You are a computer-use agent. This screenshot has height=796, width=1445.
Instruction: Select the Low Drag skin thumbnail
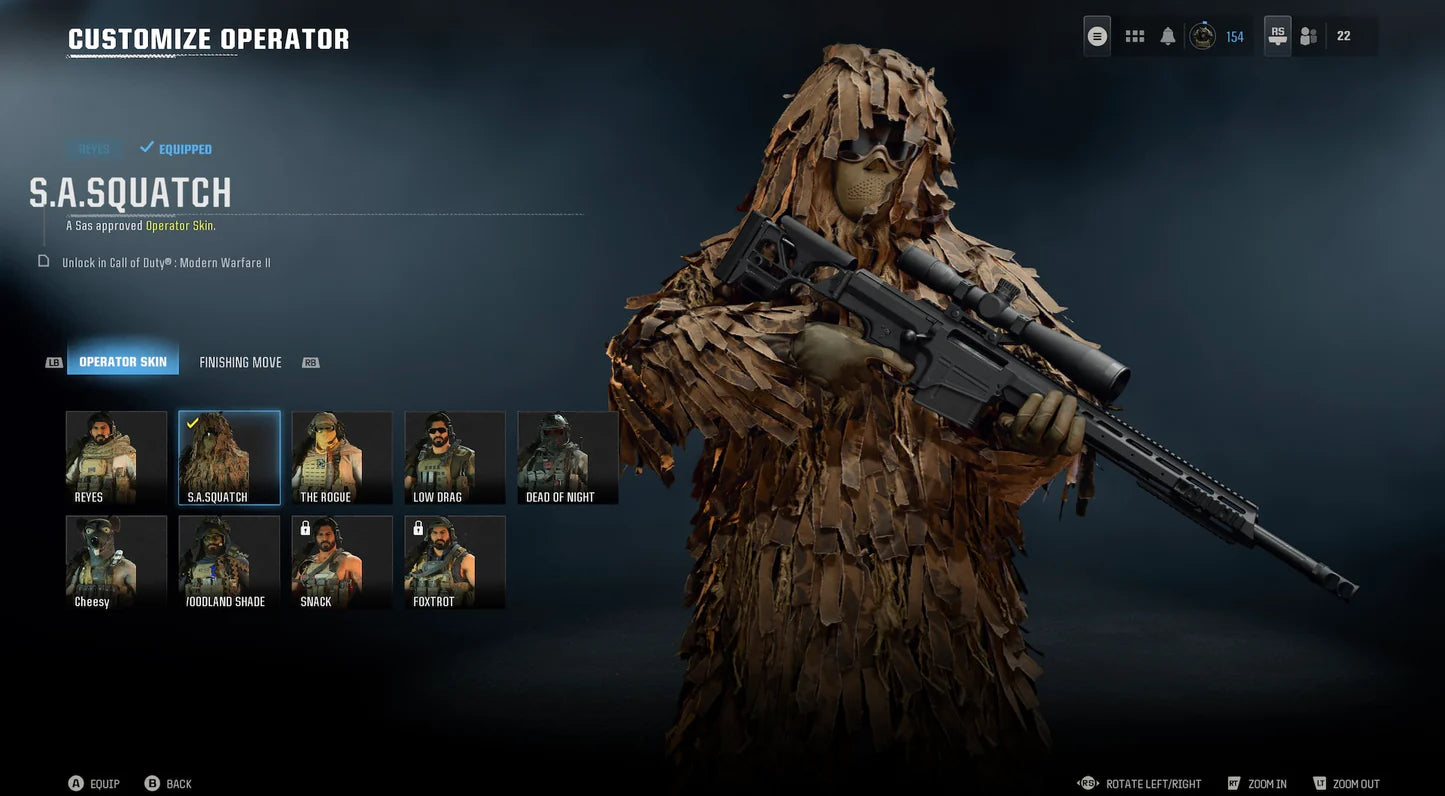tap(455, 456)
